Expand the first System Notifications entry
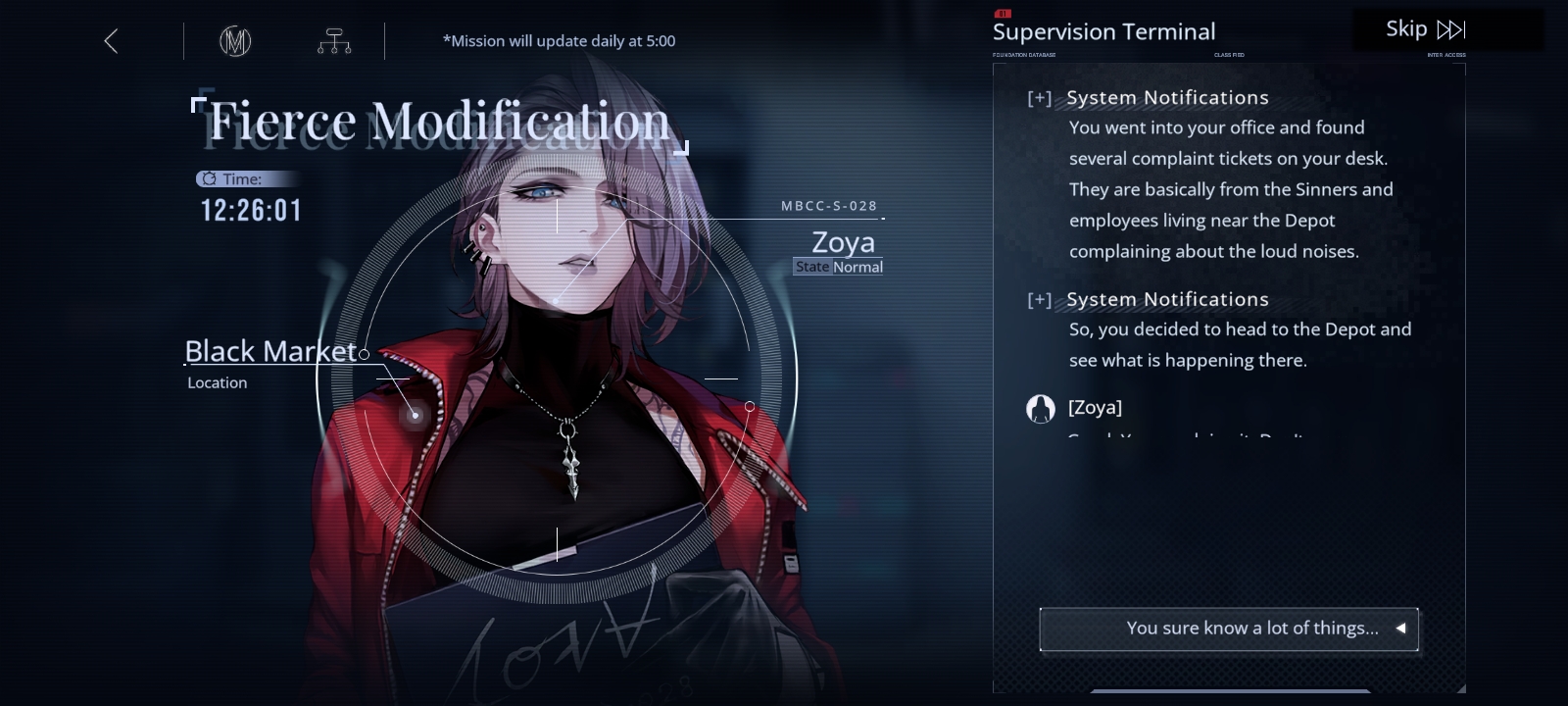Image resolution: width=1568 pixels, height=706 pixels. 1040,98
